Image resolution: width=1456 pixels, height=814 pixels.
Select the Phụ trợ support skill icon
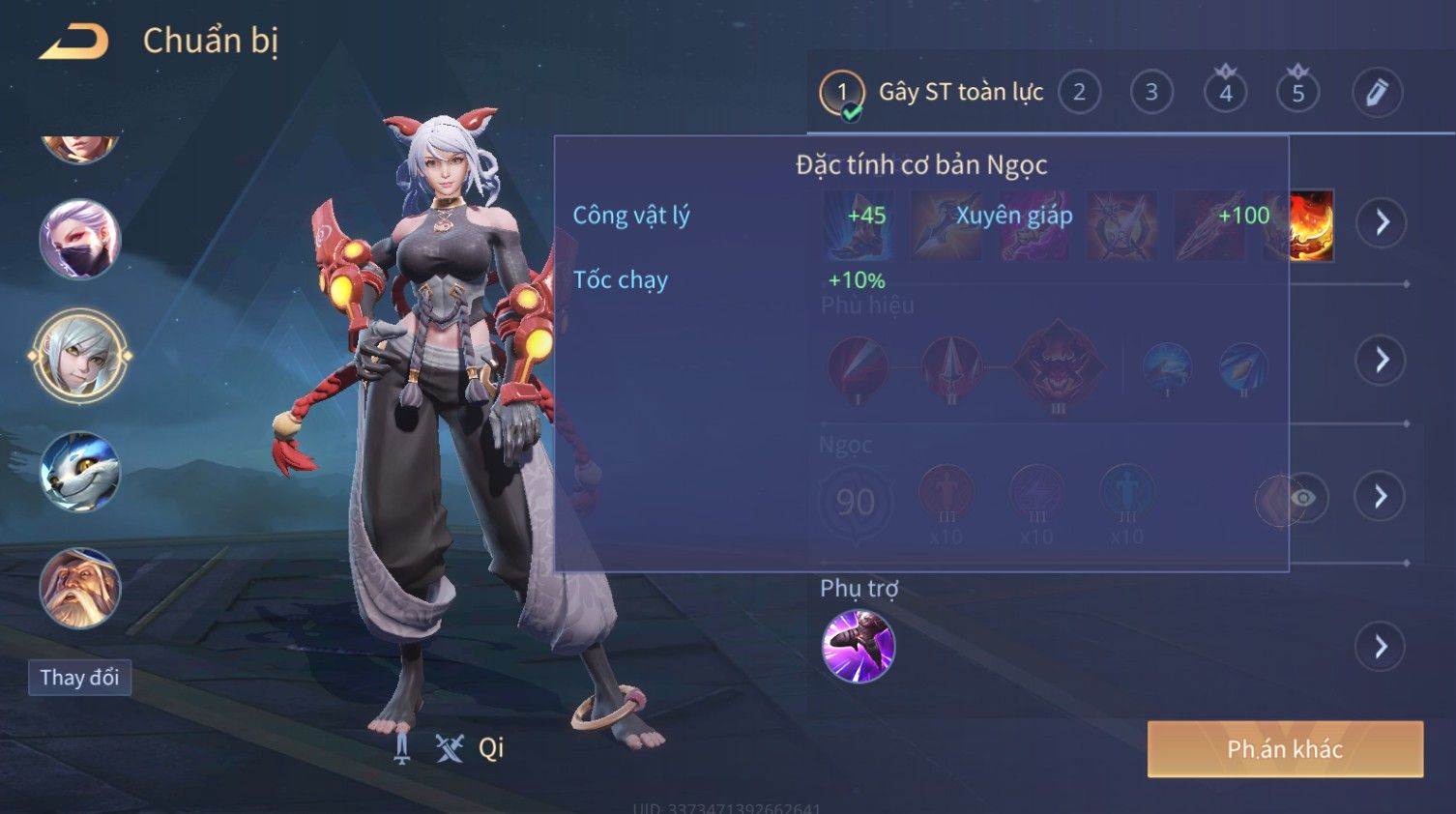[x=858, y=646]
